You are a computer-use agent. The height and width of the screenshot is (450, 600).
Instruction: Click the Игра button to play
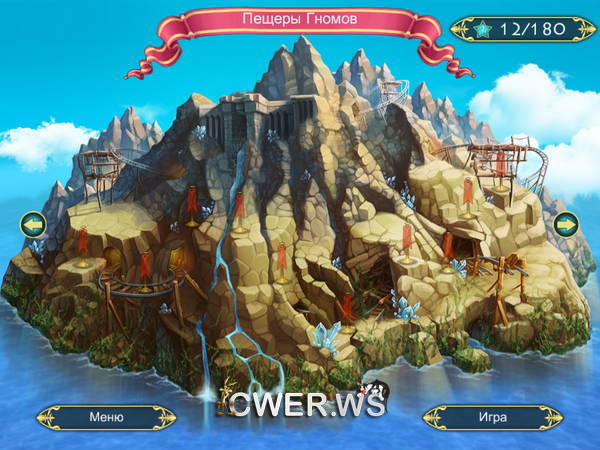(492, 417)
